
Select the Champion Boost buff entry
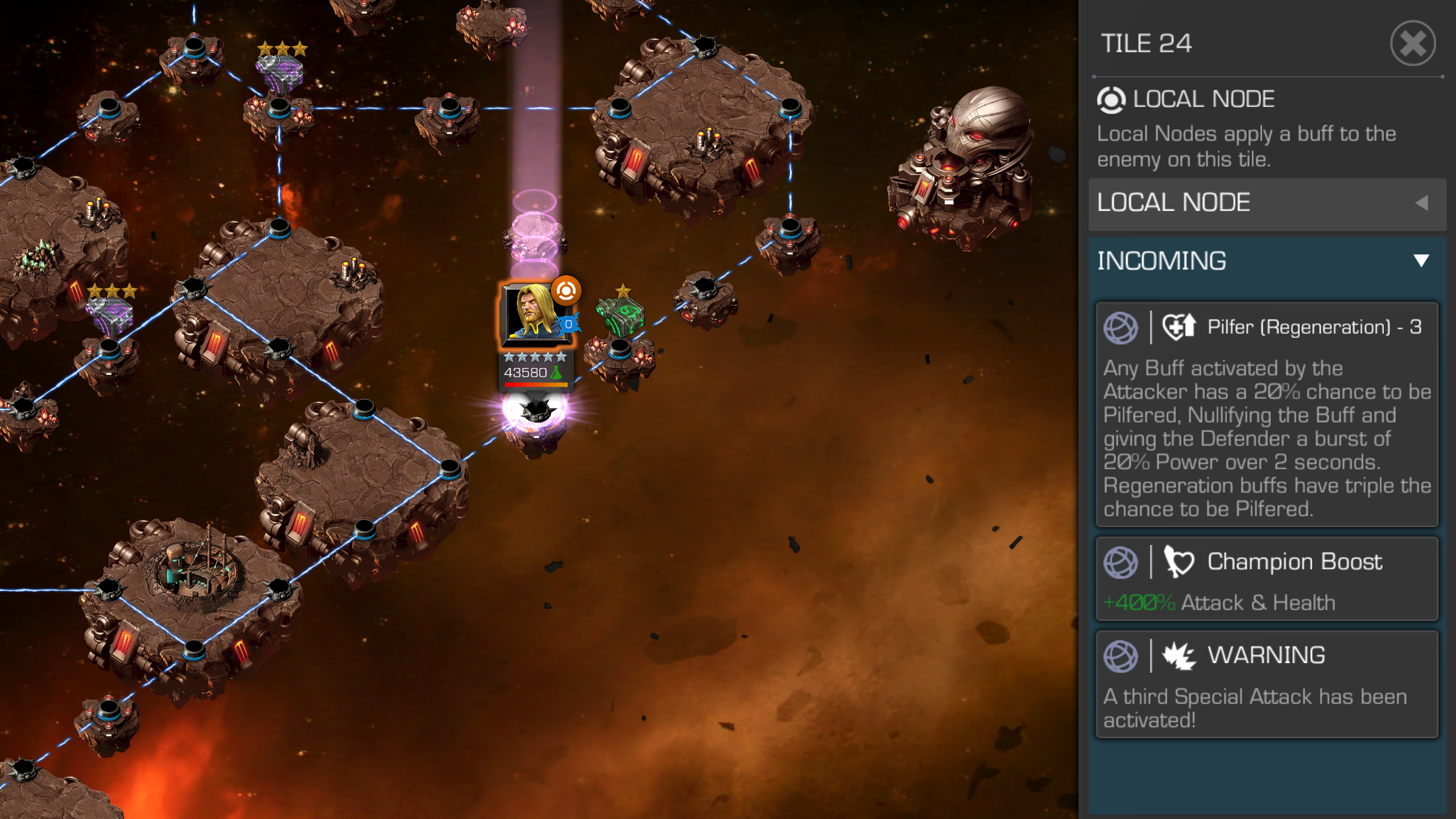point(1267,579)
